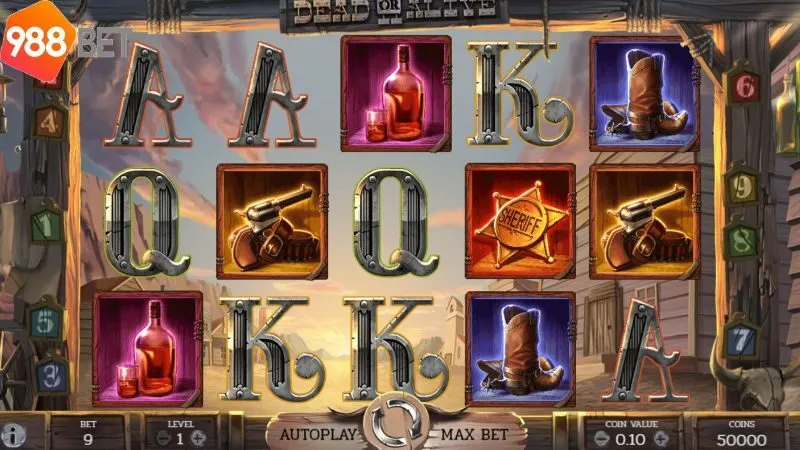800x450 pixels.
Task: Select payline 1 marker
Action: [x=46, y=226]
